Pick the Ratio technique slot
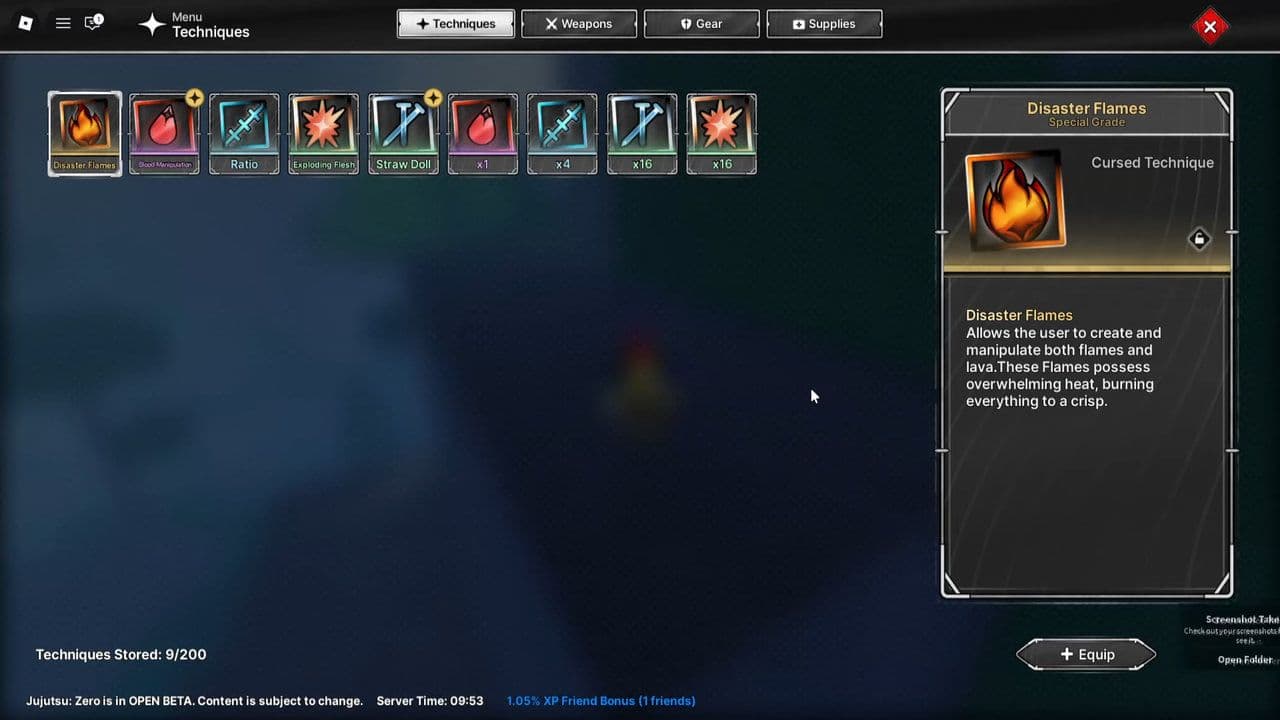The image size is (1280, 720). pyautogui.click(x=244, y=134)
